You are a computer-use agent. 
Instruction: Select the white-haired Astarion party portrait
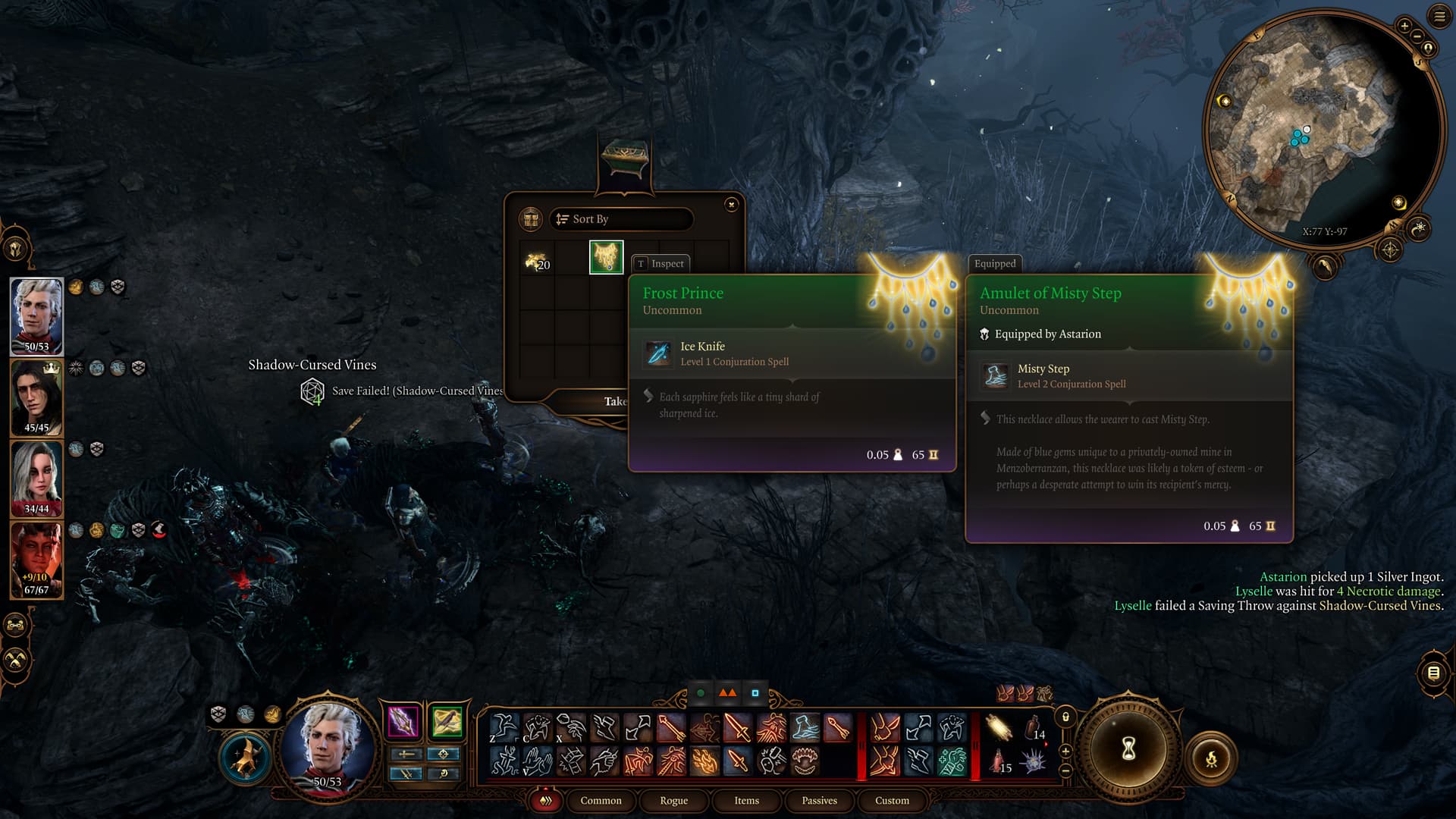36,315
